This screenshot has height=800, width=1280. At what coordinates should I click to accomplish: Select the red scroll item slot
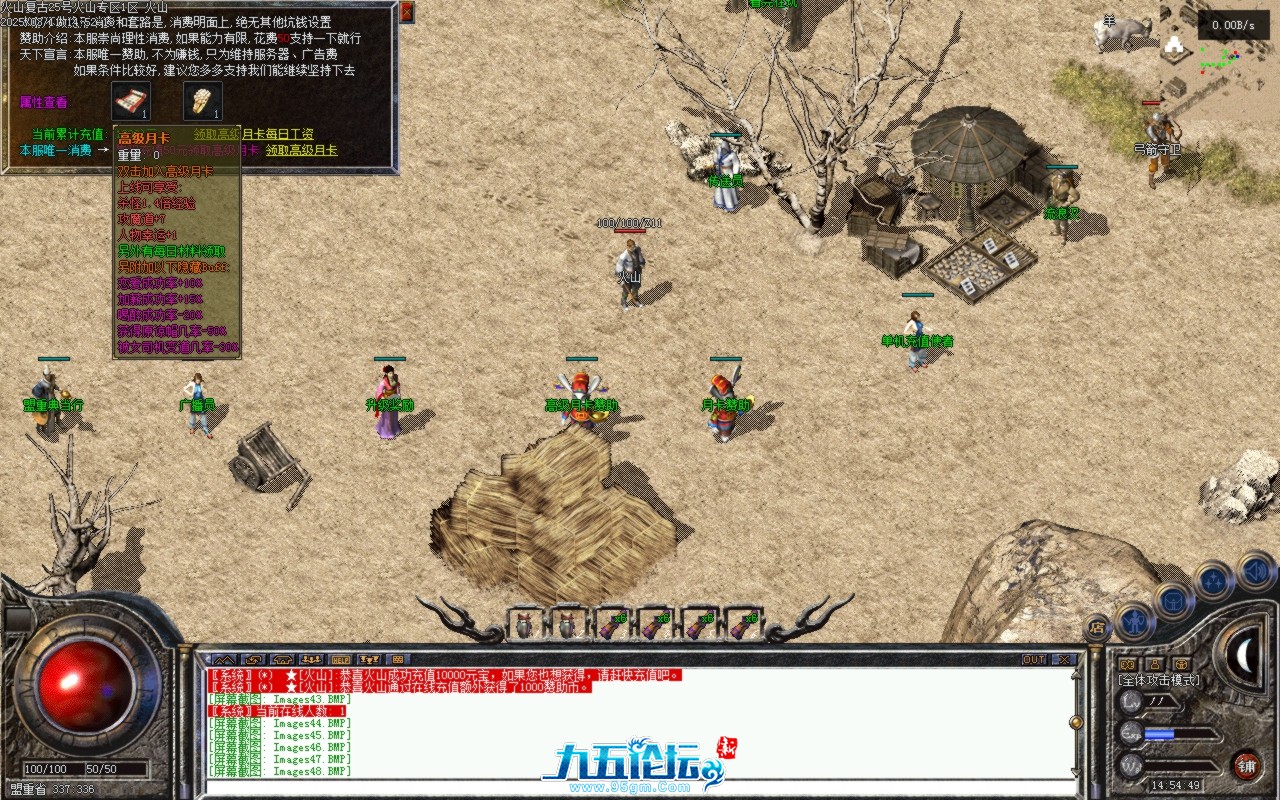(130, 100)
